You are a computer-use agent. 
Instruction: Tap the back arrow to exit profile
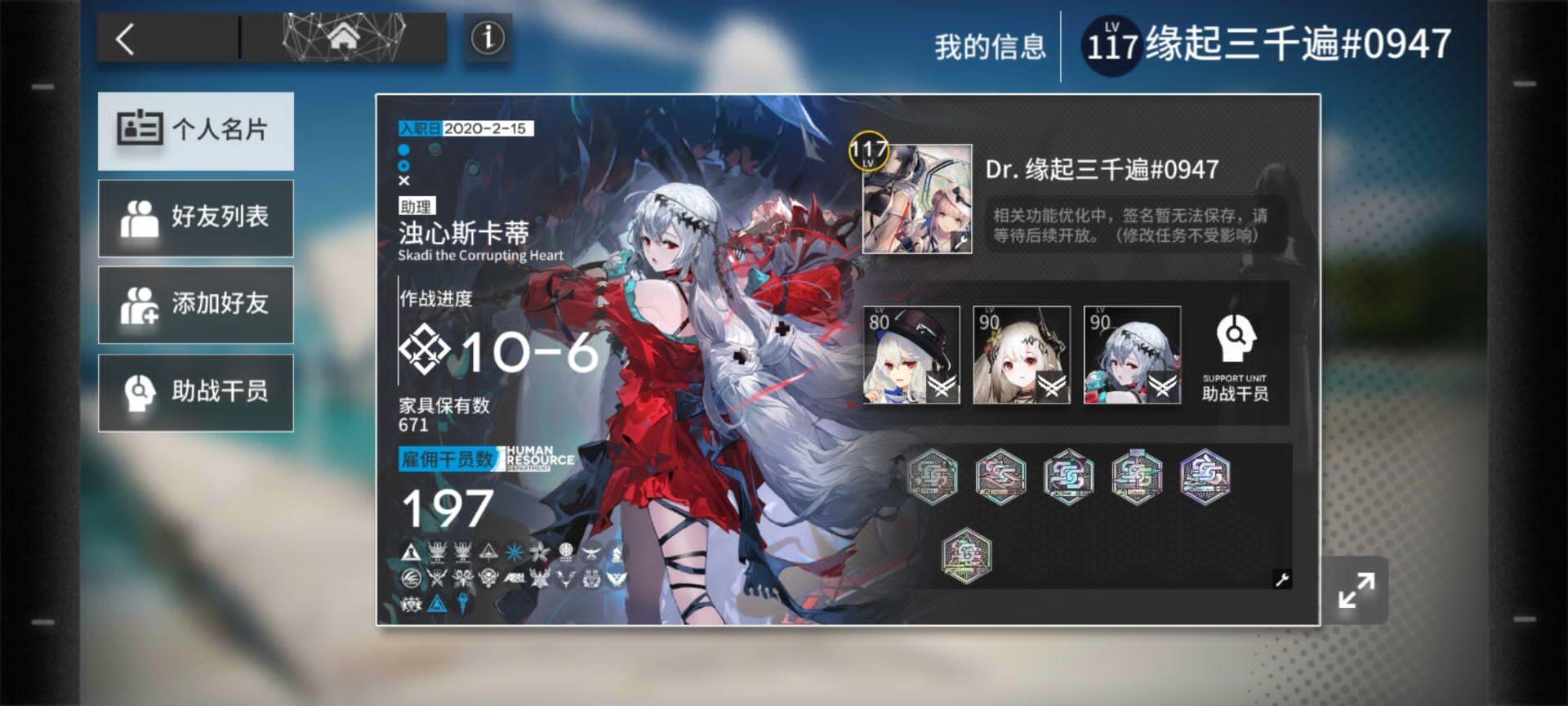pyautogui.click(x=124, y=40)
